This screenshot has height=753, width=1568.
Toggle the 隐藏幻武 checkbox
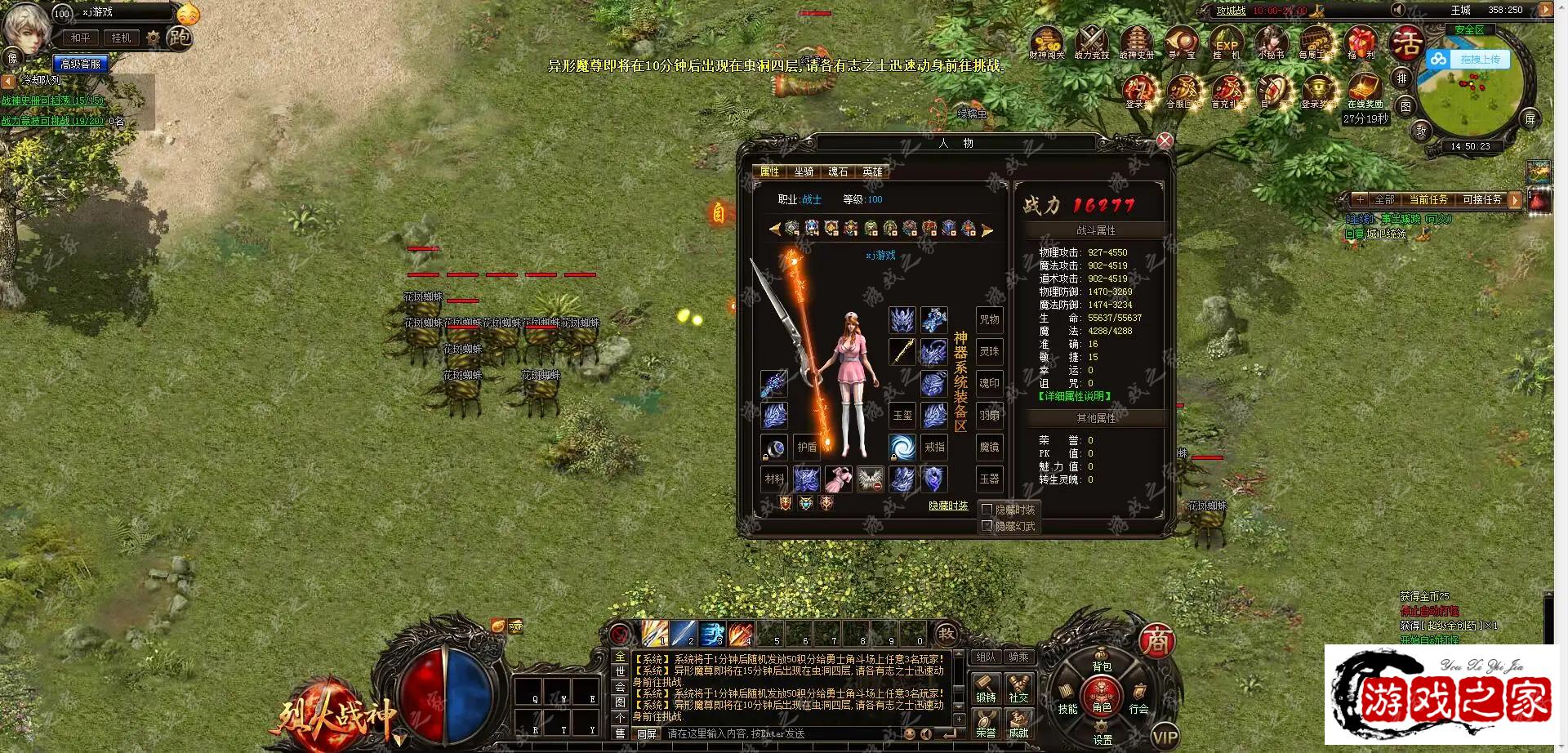(987, 526)
